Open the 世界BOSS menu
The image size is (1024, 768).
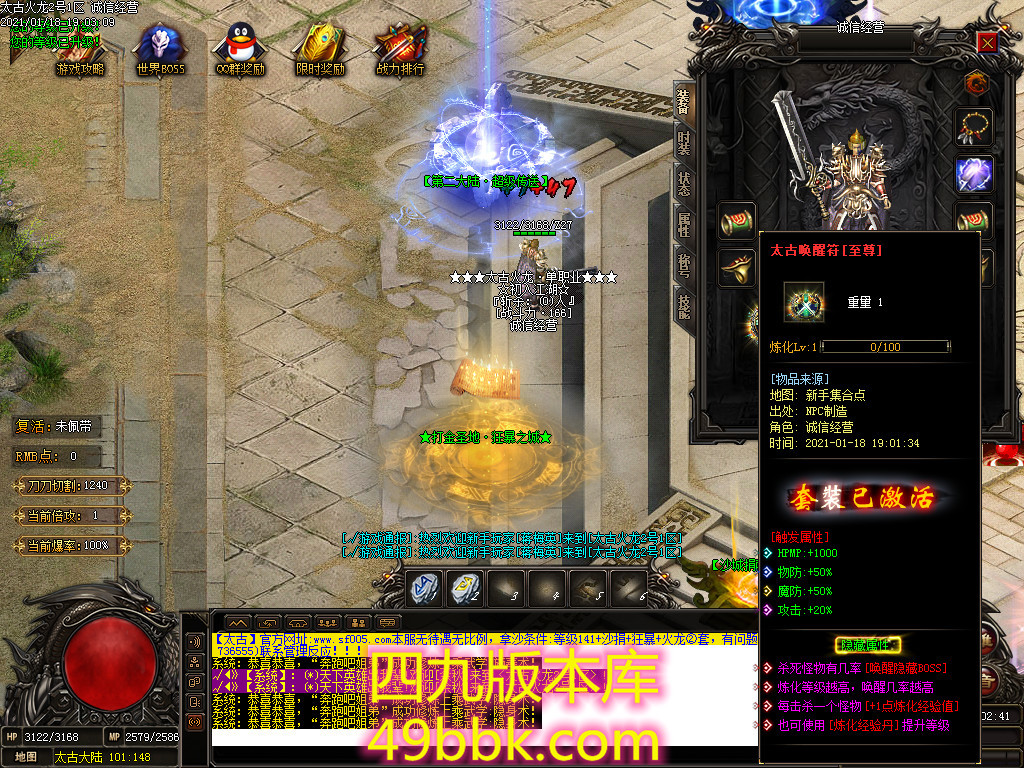tap(160, 50)
